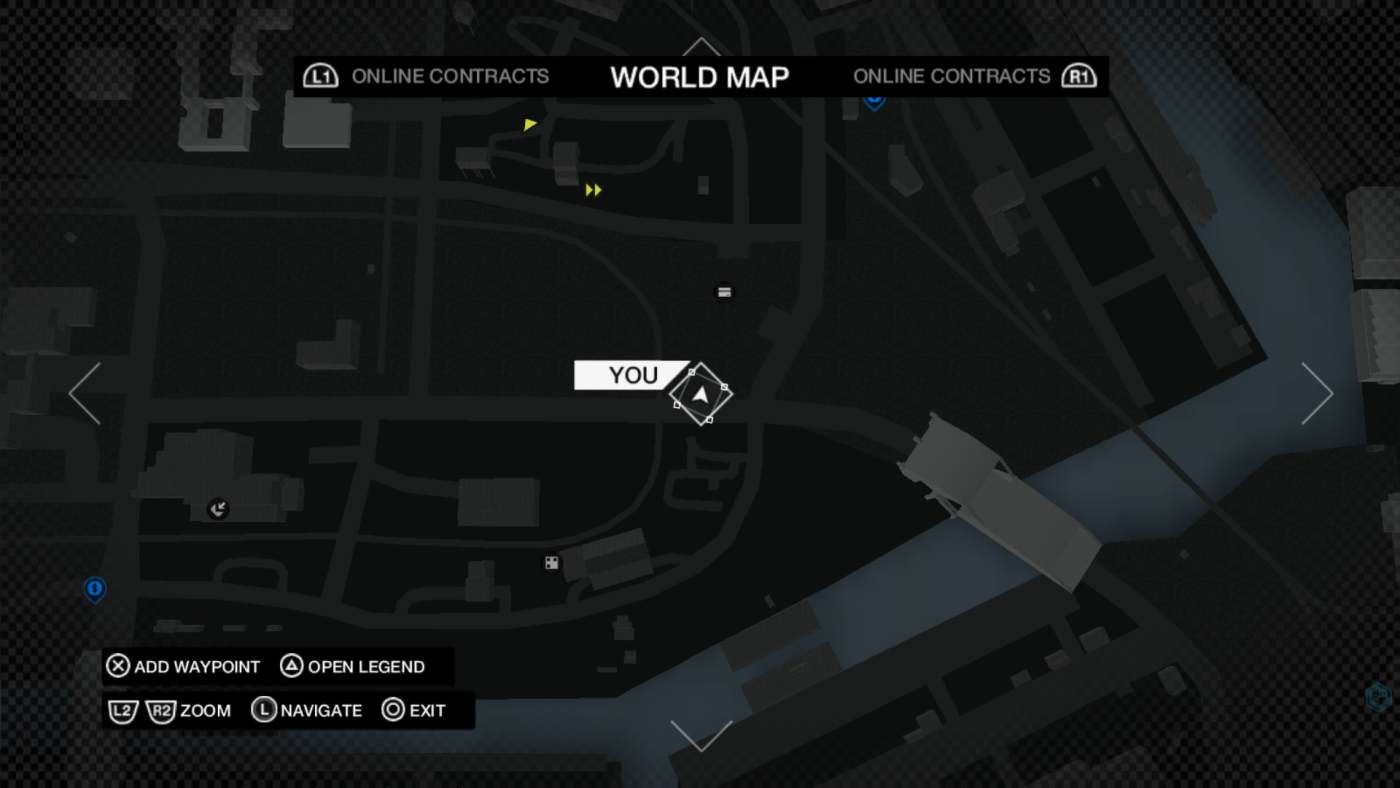Select the shop icon above the YOU marker

723,292
